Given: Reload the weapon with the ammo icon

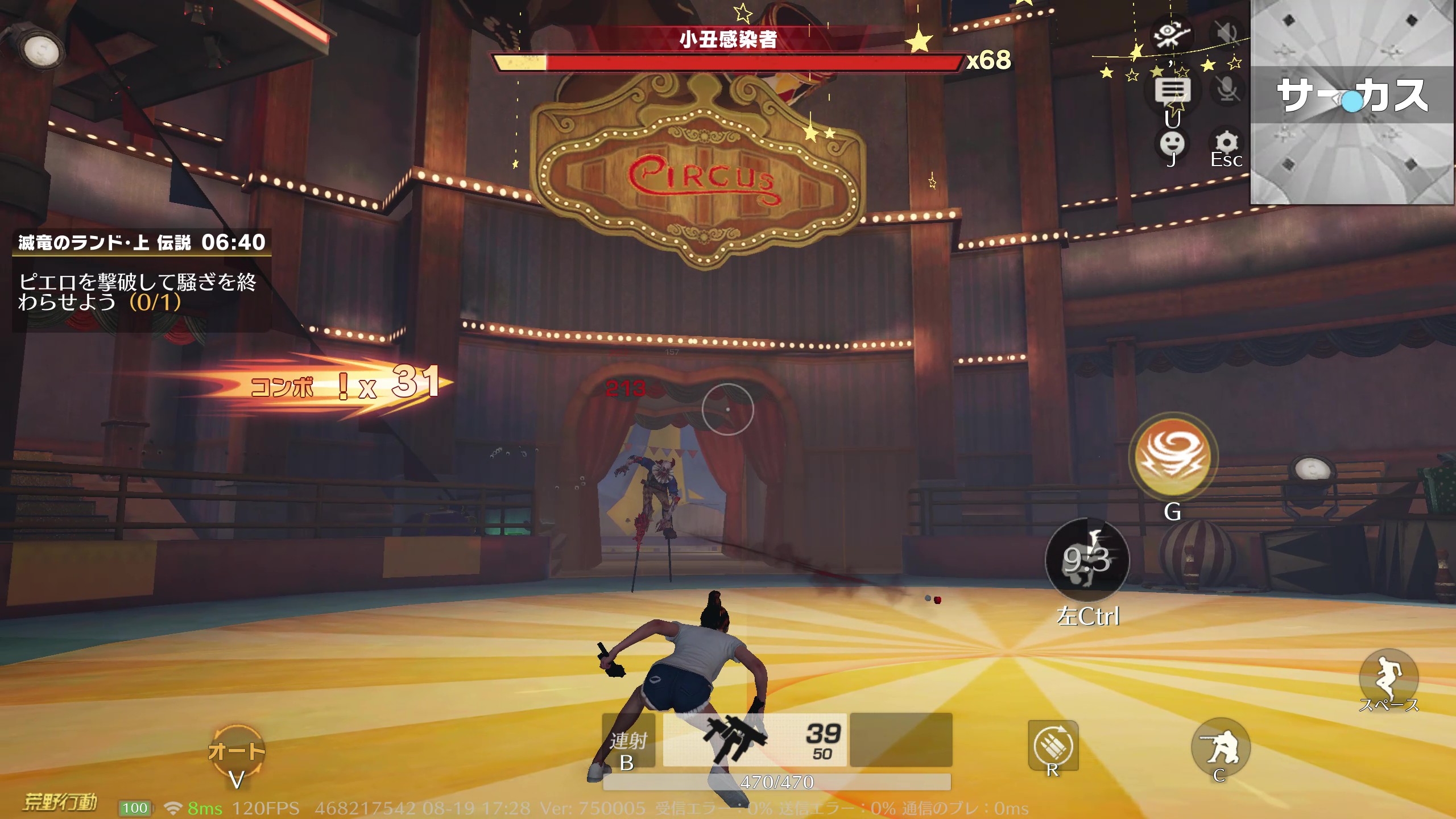Looking at the screenshot, I should pyautogui.click(x=1053, y=745).
